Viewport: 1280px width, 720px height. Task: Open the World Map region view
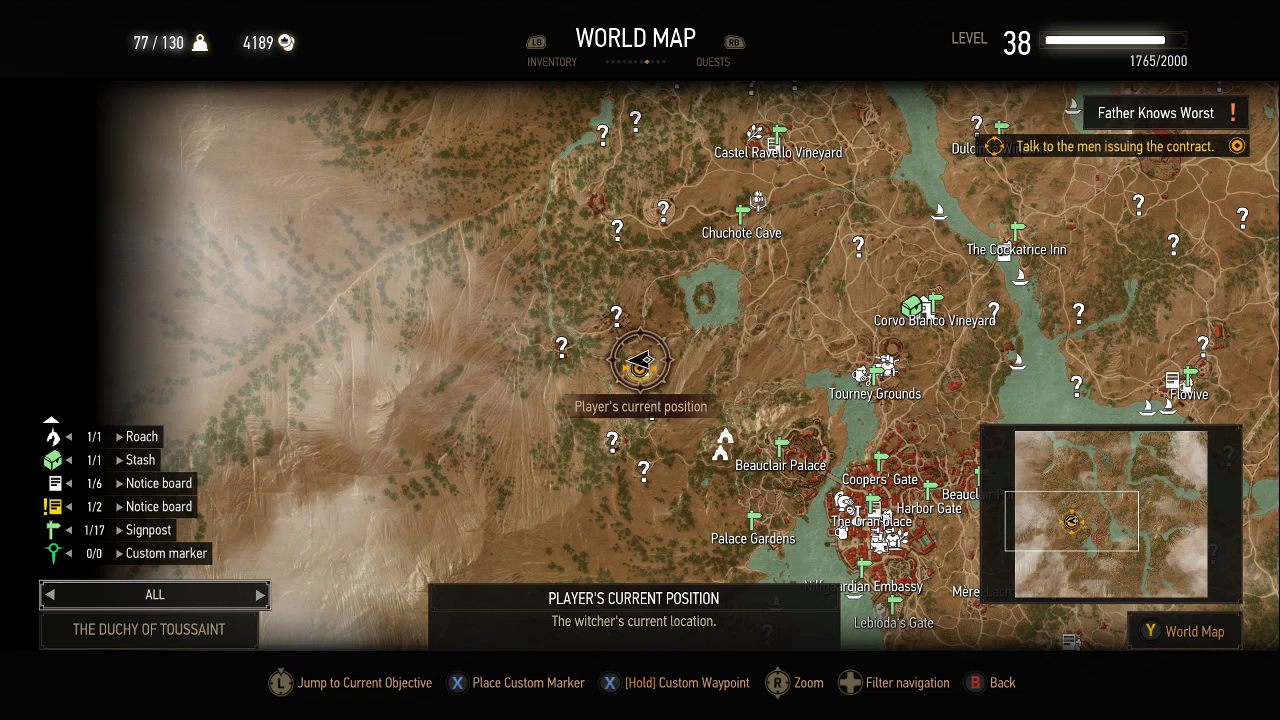click(x=1185, y=631)
